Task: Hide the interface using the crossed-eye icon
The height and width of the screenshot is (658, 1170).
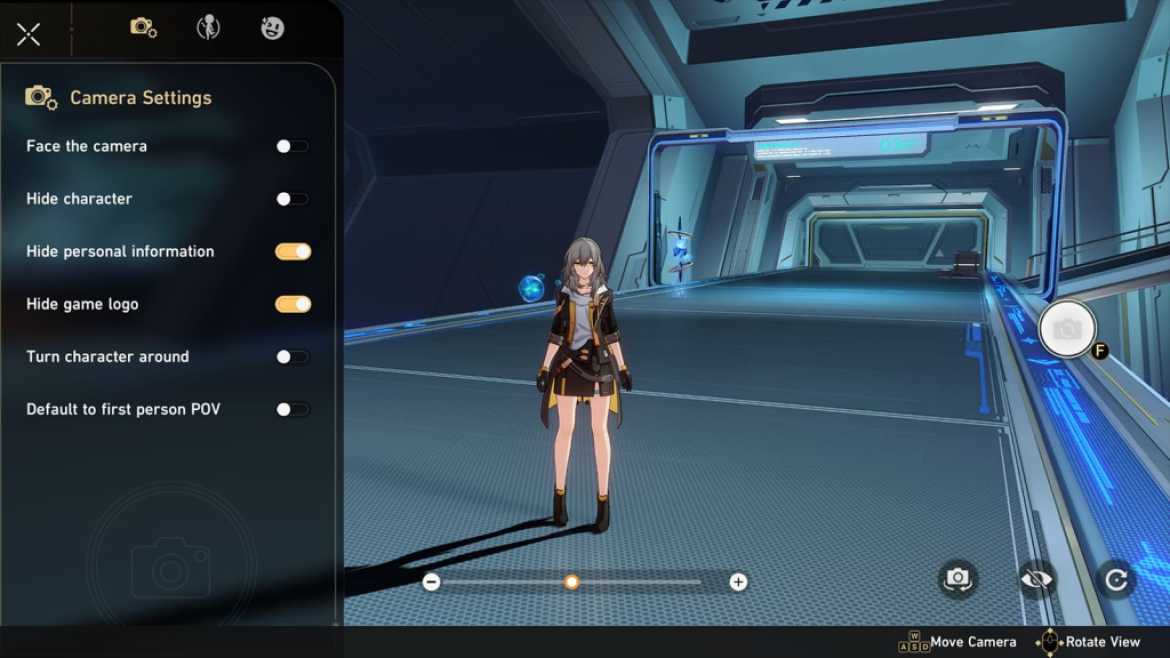Action: pos(1037,578)
